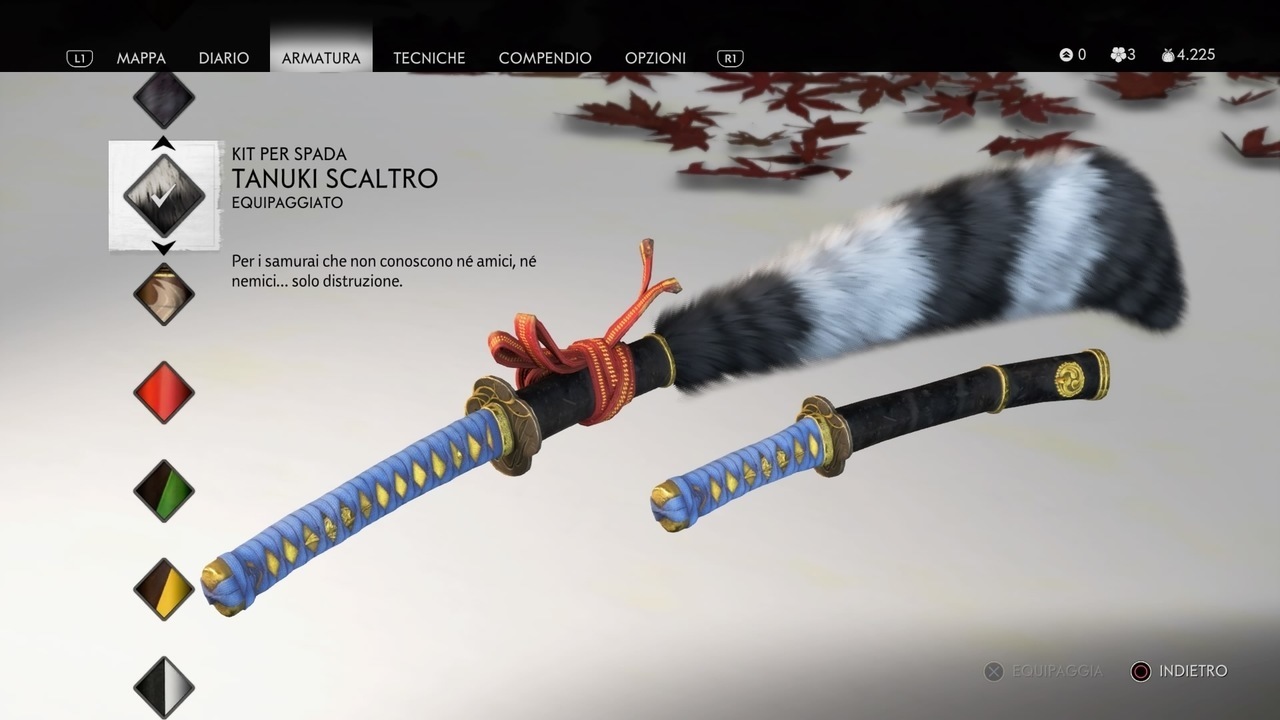Image resolution: width=1280 pixels, height=720 pixels.
Task: Select the Tanuki Scaltro sword kit icon
Action: pyautogui.click(x=163, y=195)
